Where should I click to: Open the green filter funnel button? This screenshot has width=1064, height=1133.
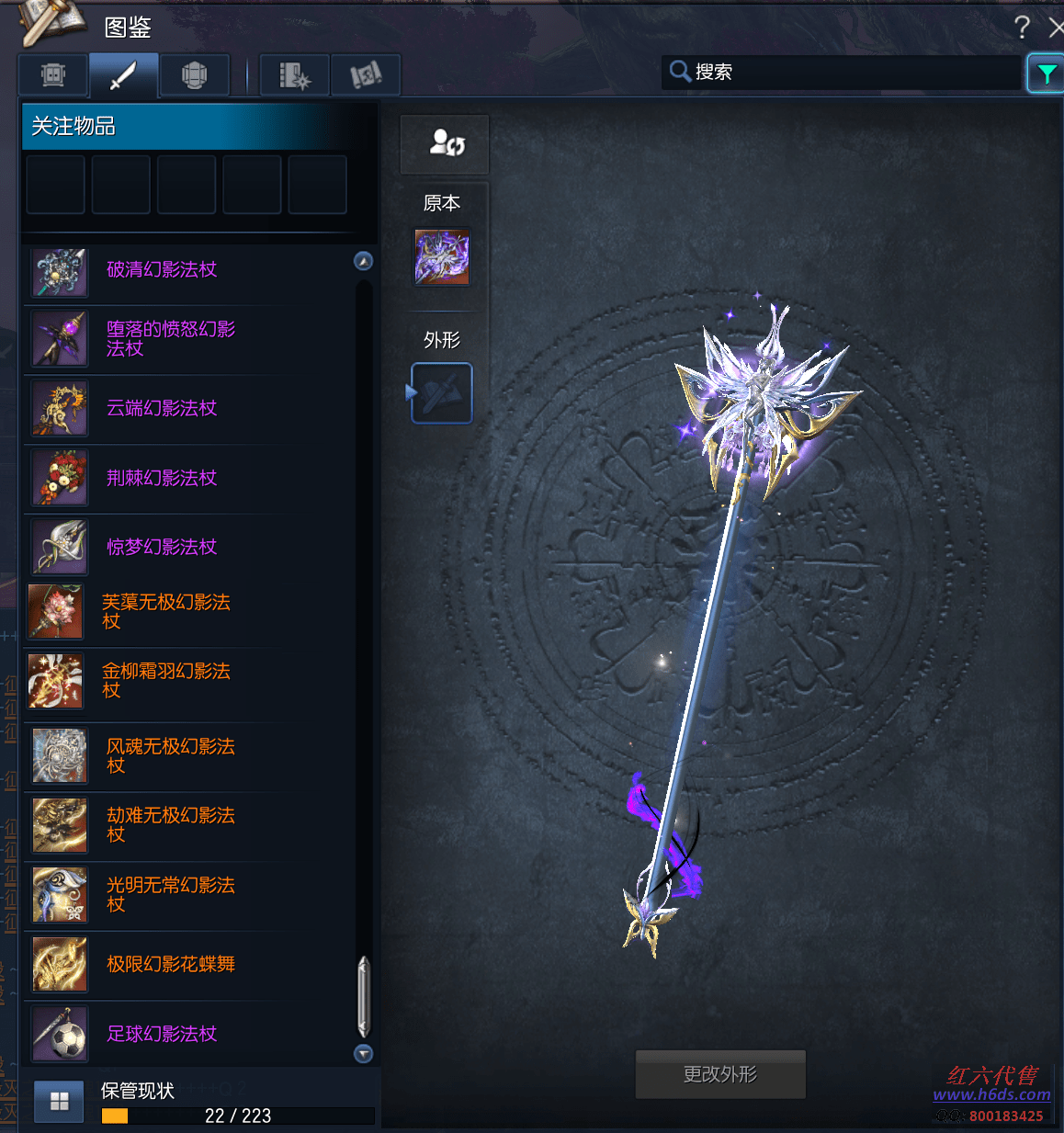pos(1045,74)
